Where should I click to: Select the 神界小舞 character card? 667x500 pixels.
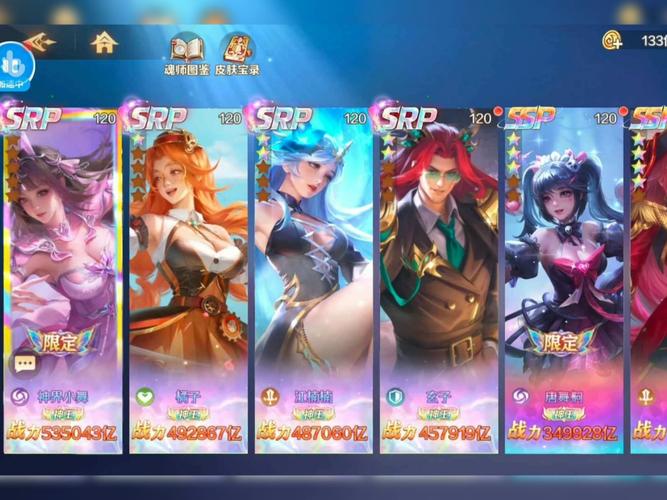click(x=63, y=270)
